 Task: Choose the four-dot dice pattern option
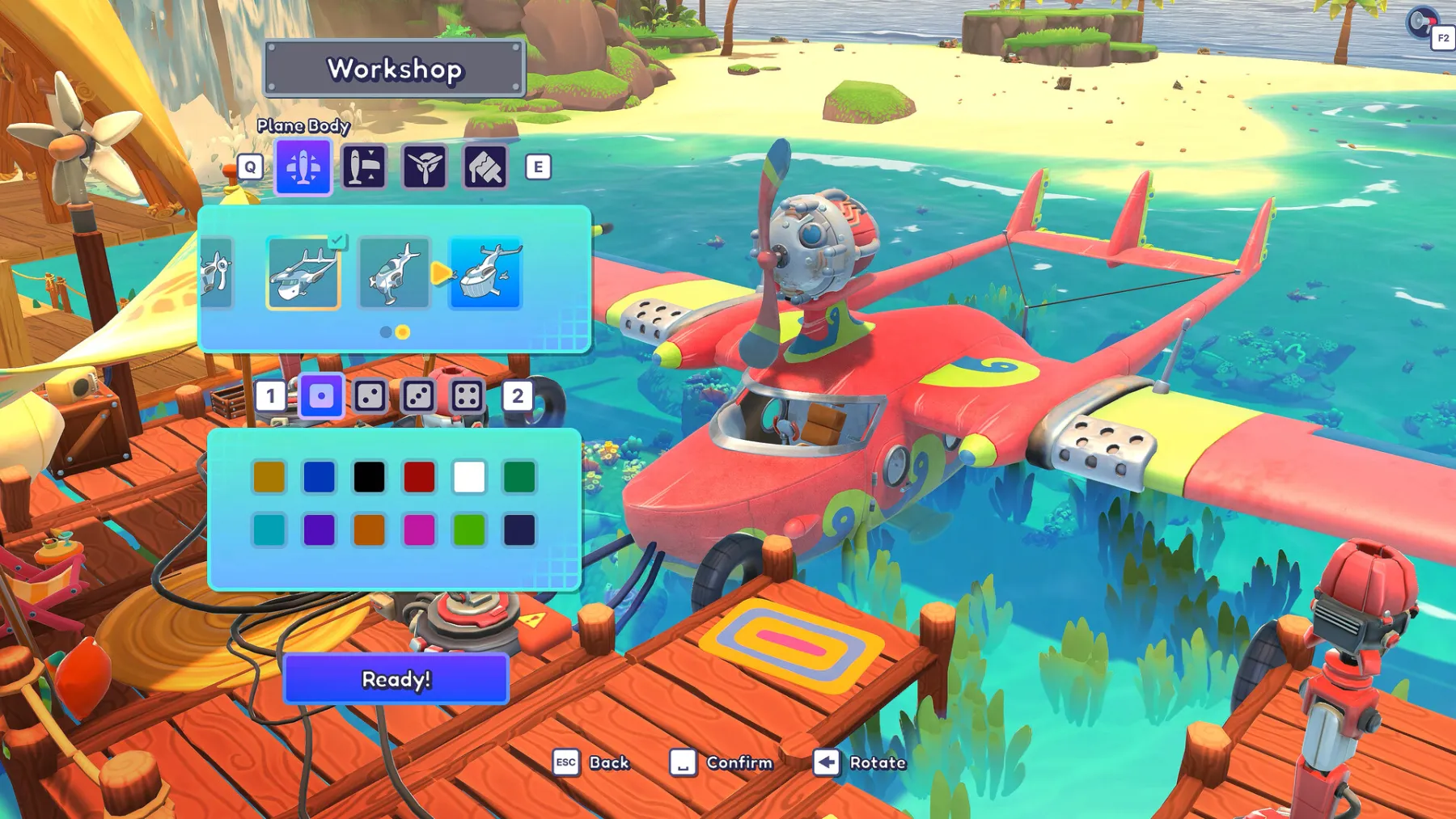click(x=469, y=396)
